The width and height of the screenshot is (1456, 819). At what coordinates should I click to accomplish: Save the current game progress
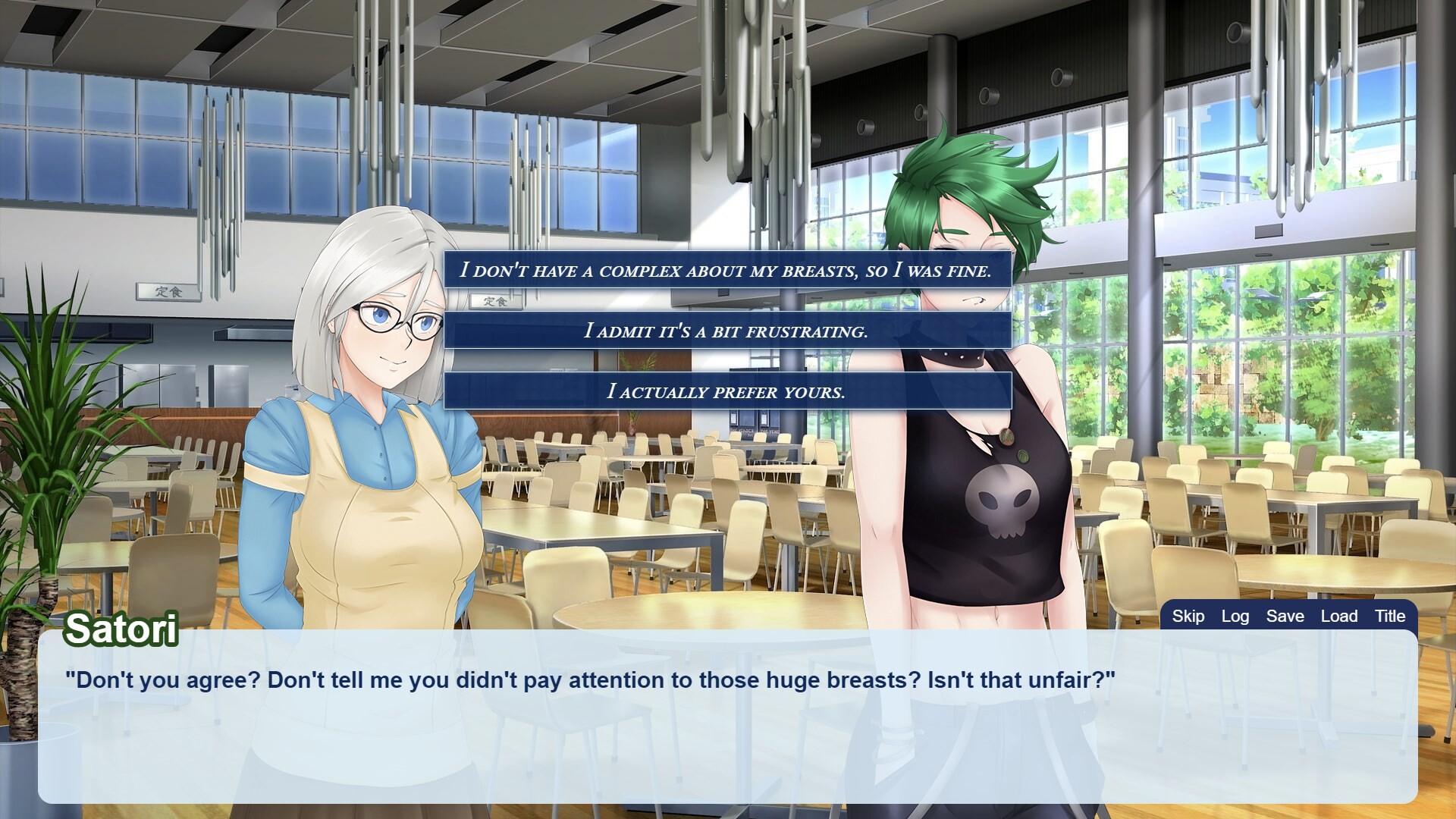(x=1285, y=617)
